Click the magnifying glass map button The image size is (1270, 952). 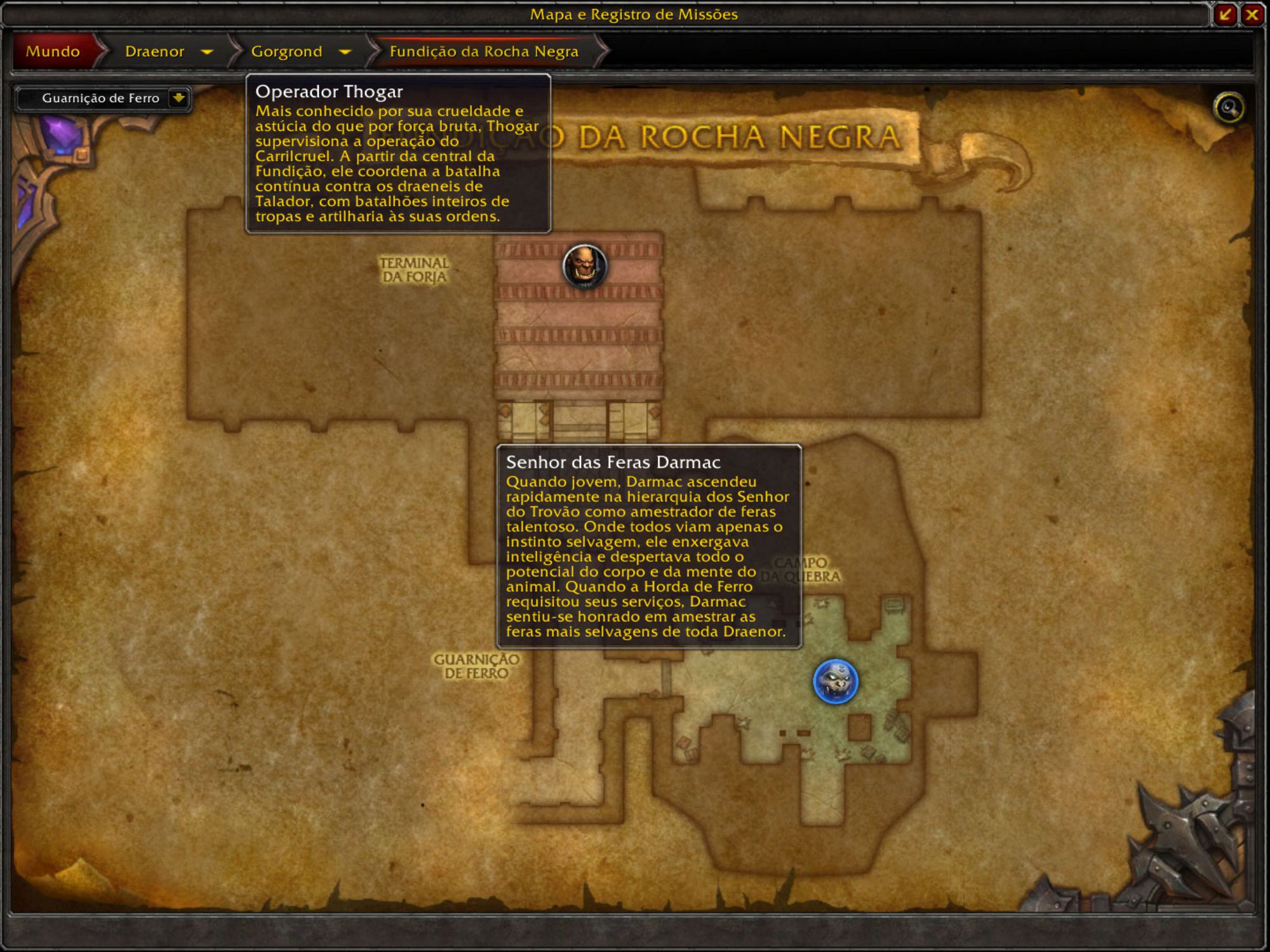1229,108
